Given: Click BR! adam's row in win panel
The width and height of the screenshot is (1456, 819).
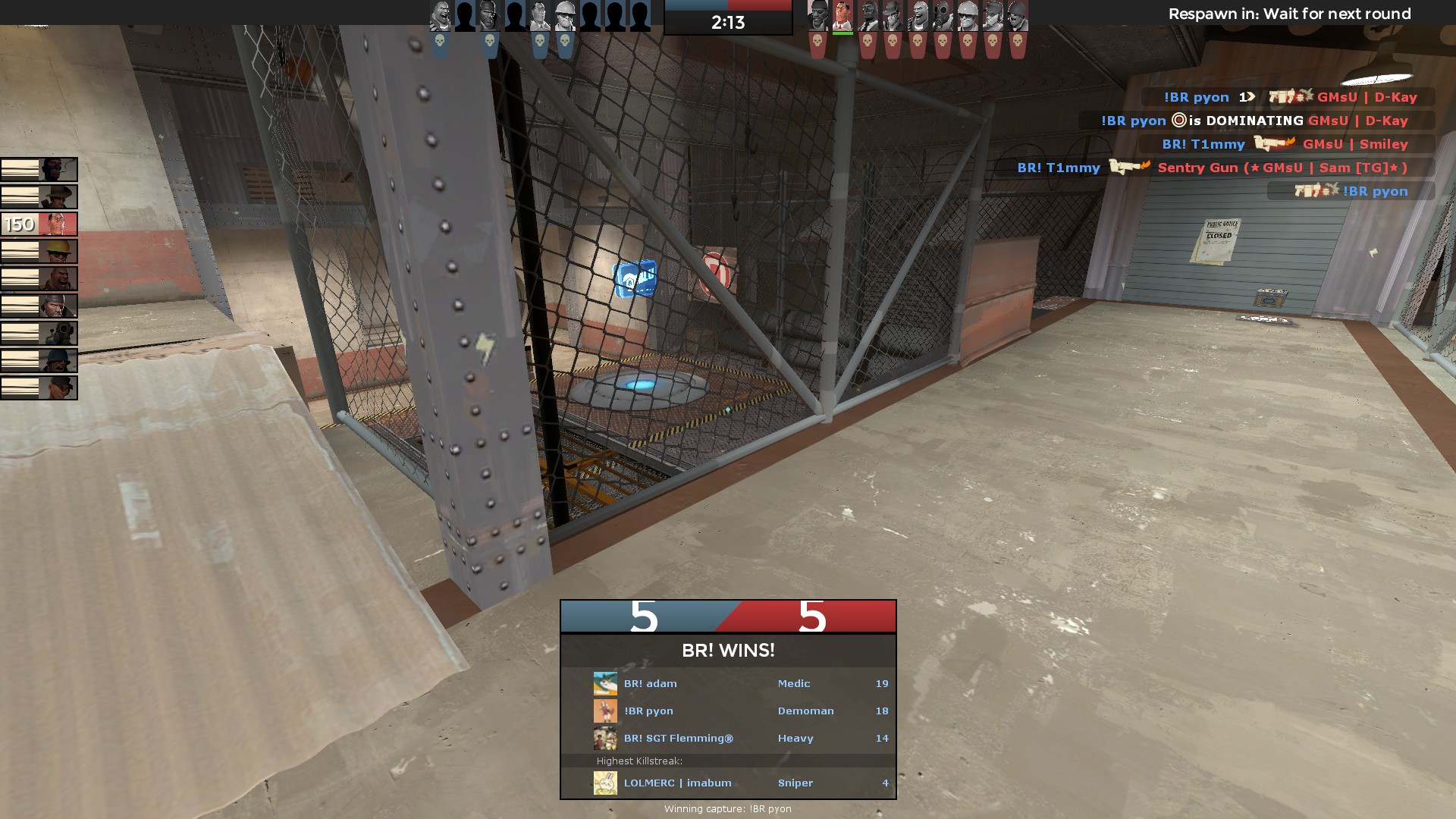Looking at the screenshot, I should tap(728, 683).
